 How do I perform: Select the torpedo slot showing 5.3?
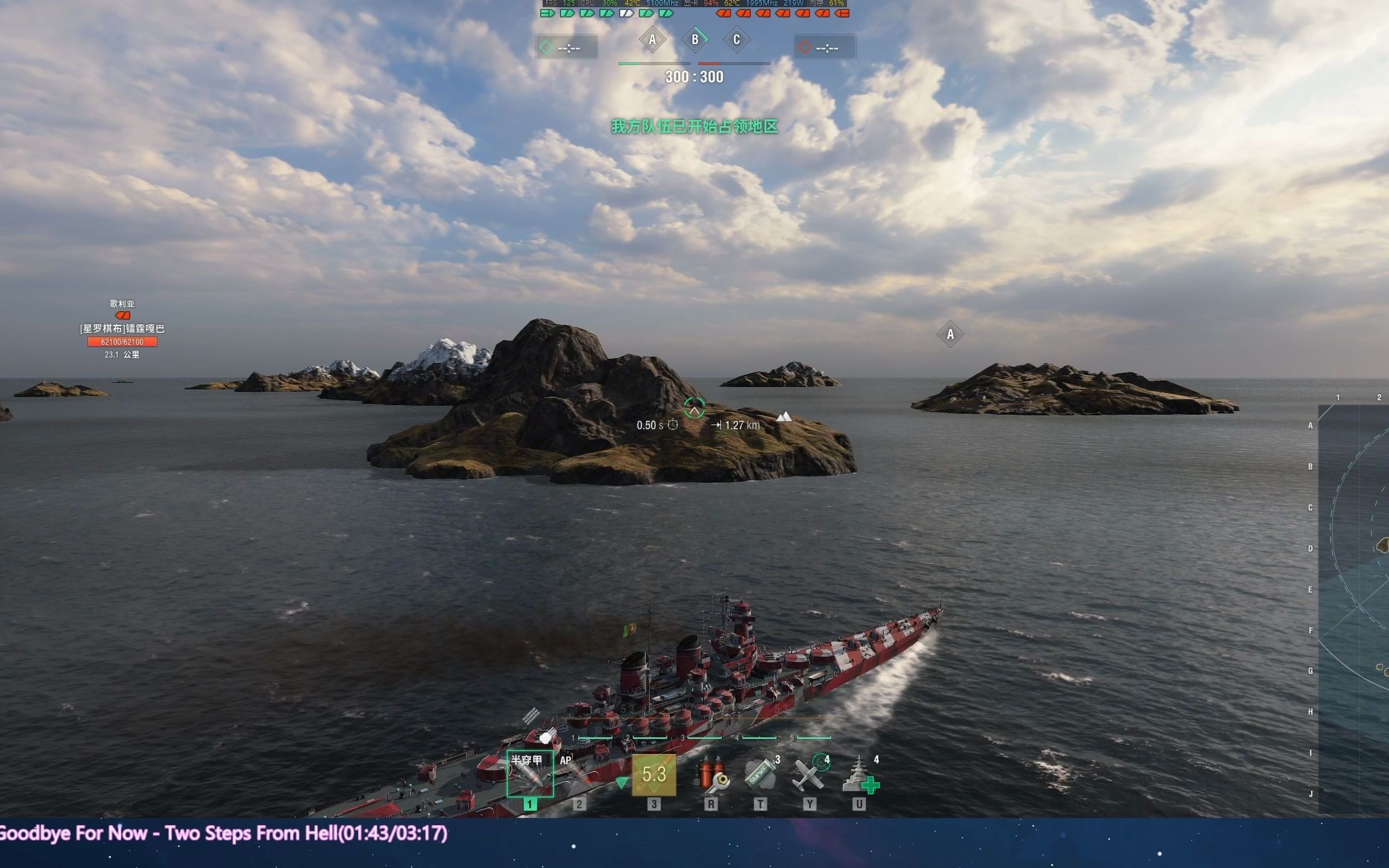tap(654, 775)
